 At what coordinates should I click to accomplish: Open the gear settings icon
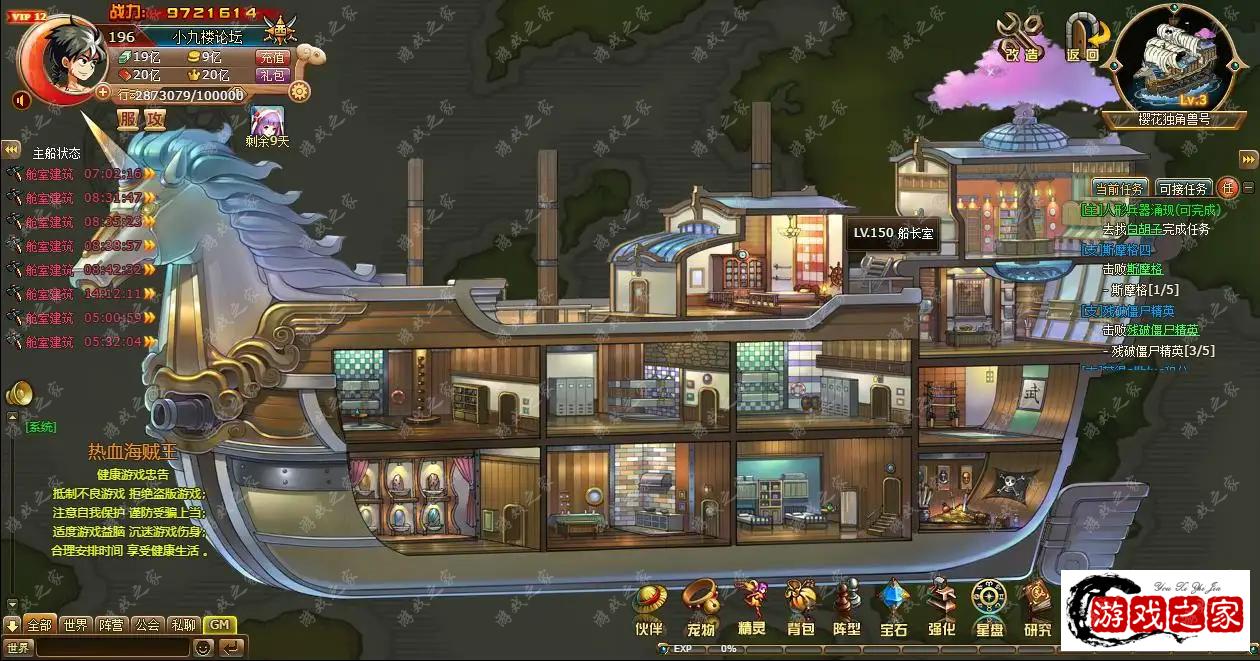click(x=298, y=93)
